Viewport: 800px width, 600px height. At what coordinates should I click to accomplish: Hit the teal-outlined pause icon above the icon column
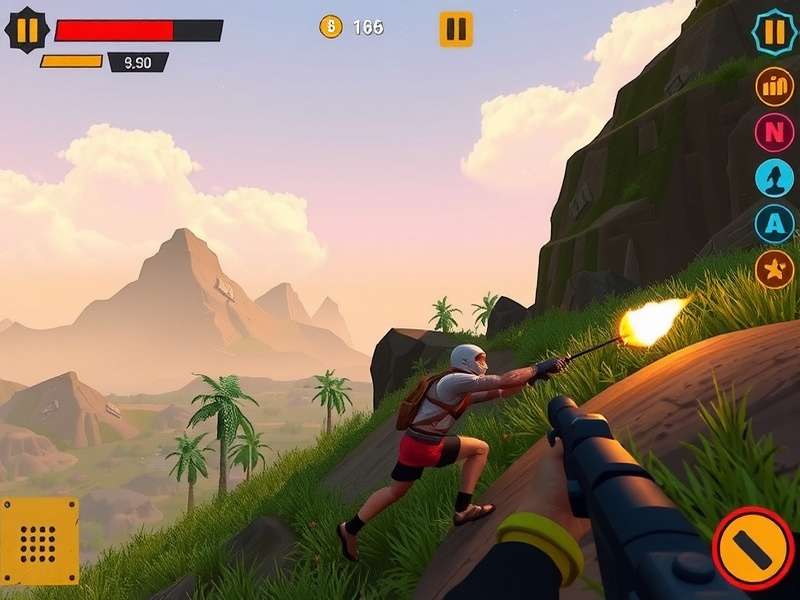point(774,32)
